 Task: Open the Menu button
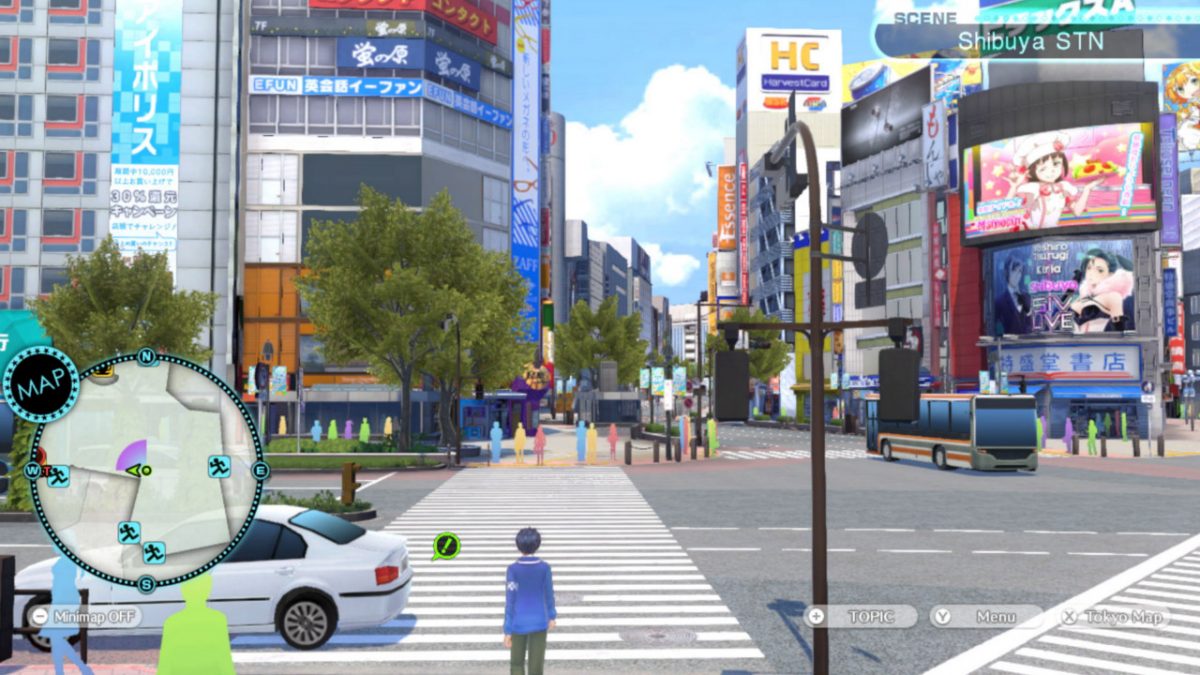[985, 616]
